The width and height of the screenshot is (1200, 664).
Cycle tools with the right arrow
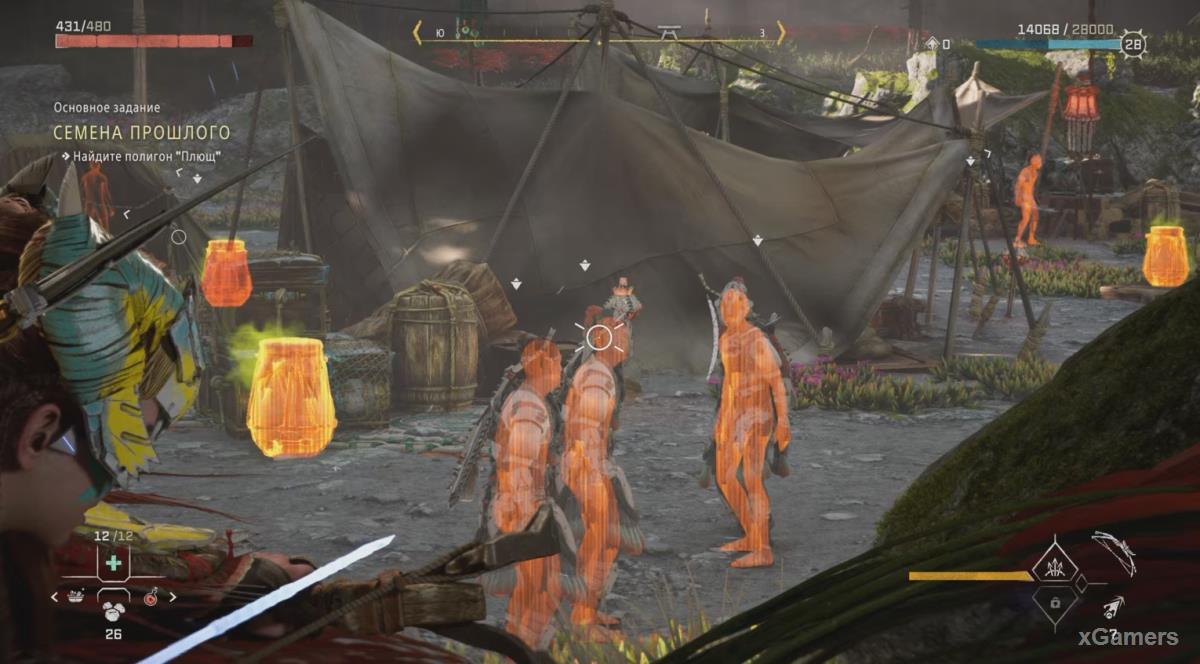click(172, 597)
